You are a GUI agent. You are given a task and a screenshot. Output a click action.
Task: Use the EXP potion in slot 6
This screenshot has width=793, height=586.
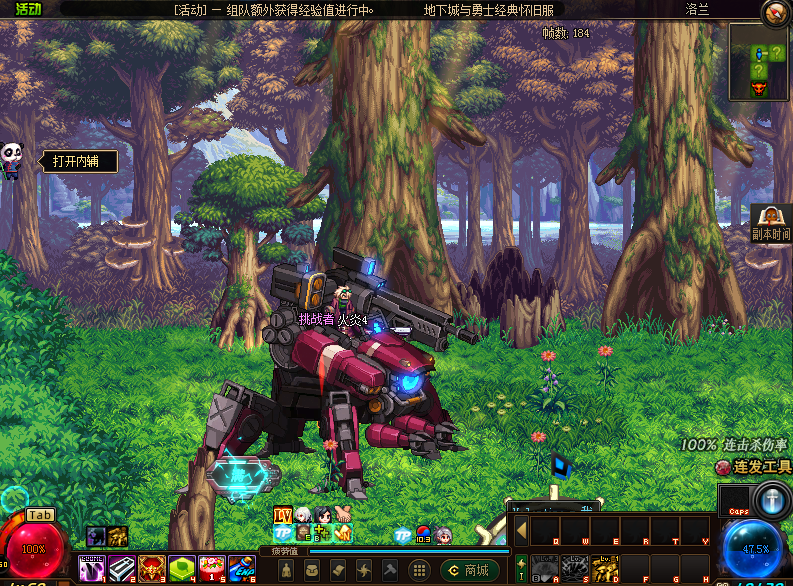coord(241,569)
